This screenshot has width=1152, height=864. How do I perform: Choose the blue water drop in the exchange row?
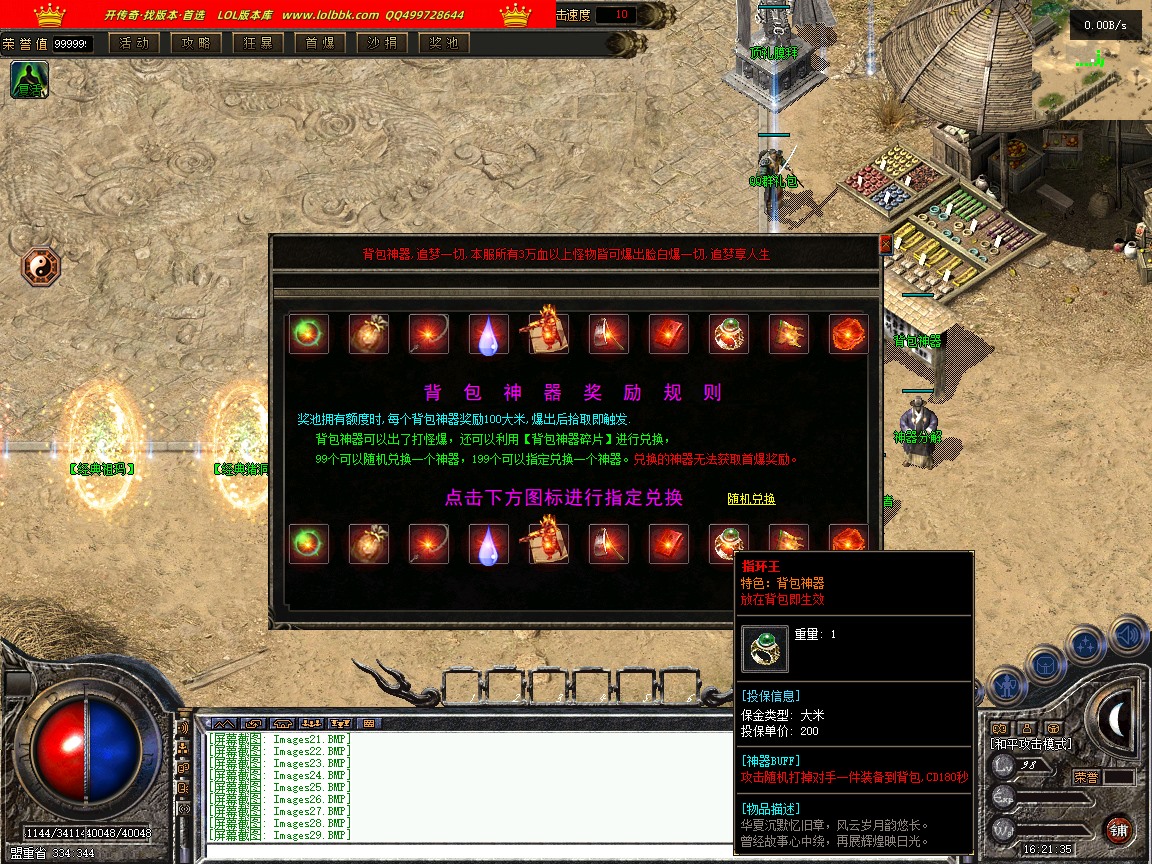tap(488, 544)
